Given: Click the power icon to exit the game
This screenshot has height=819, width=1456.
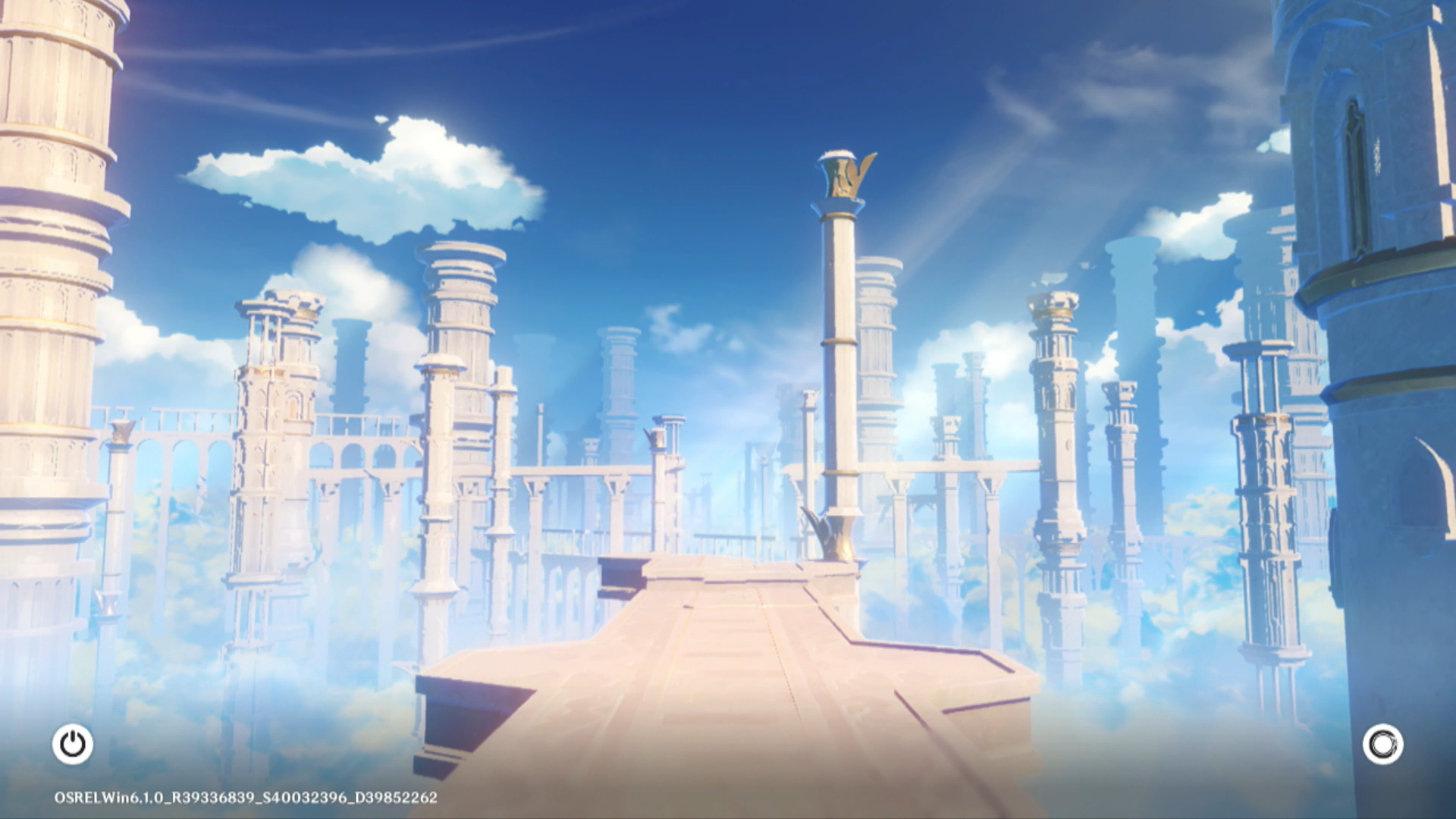Looking at the screenshot, I should [x=73, y=744].
